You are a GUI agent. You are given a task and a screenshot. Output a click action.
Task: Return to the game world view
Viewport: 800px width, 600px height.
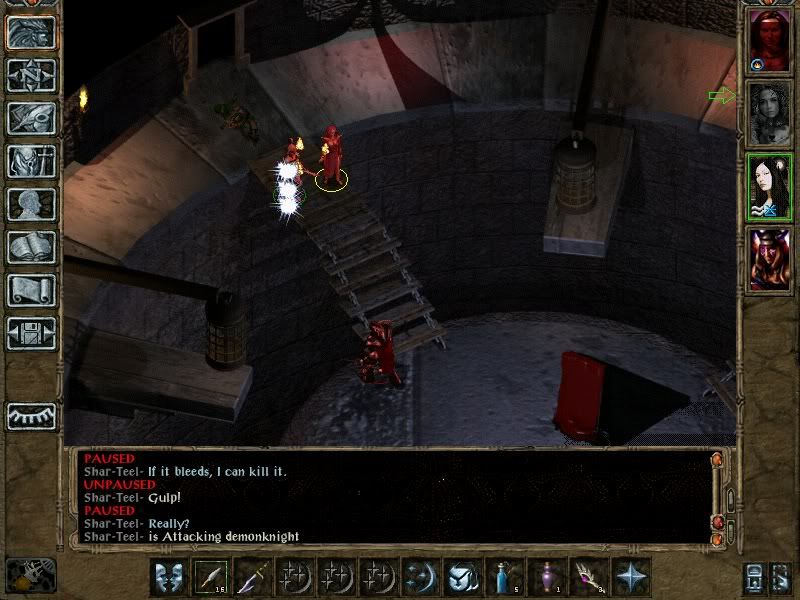(x=31, y=33)
